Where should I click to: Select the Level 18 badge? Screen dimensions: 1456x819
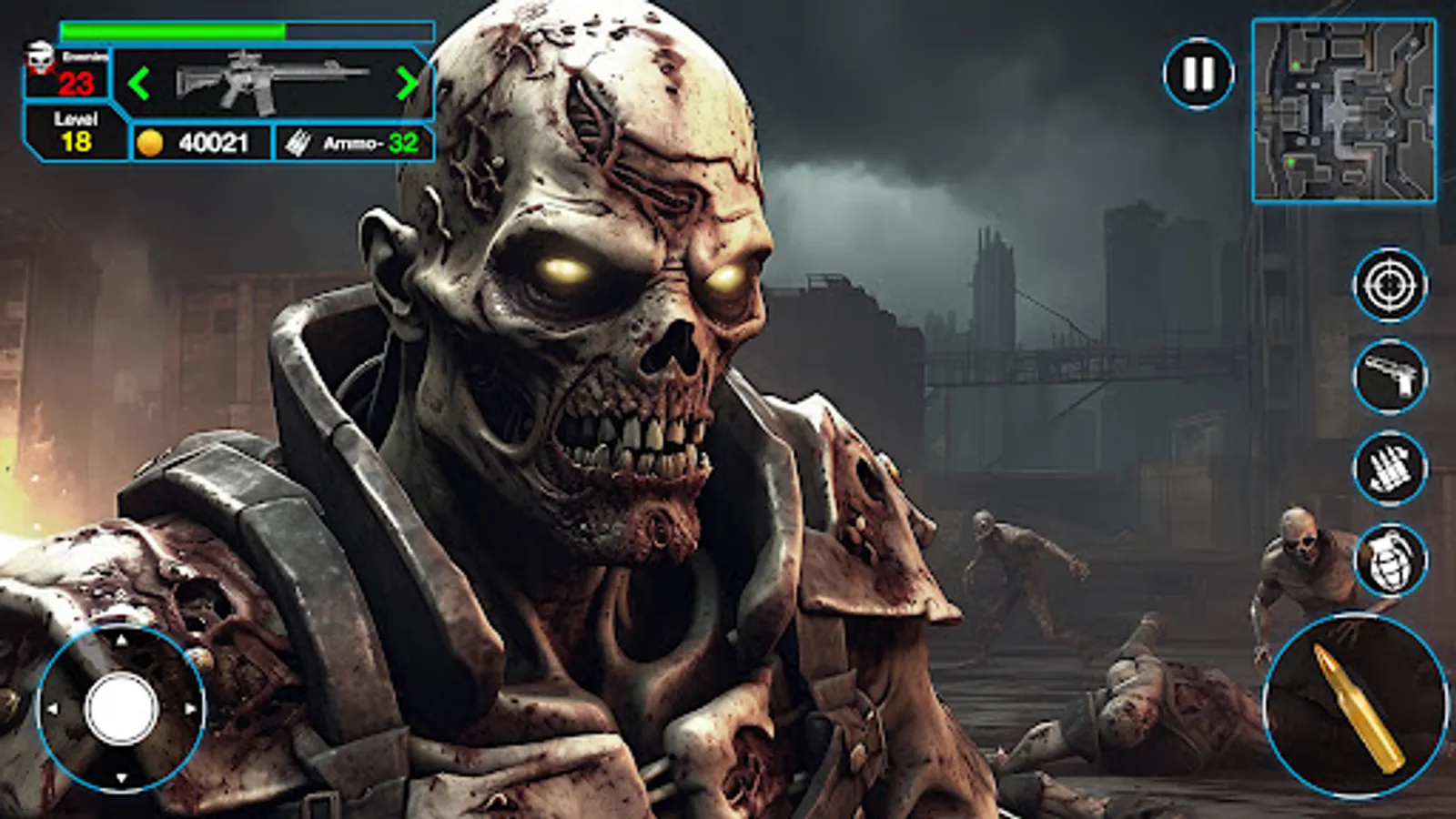pyautogui.click(x=77, y=130)
